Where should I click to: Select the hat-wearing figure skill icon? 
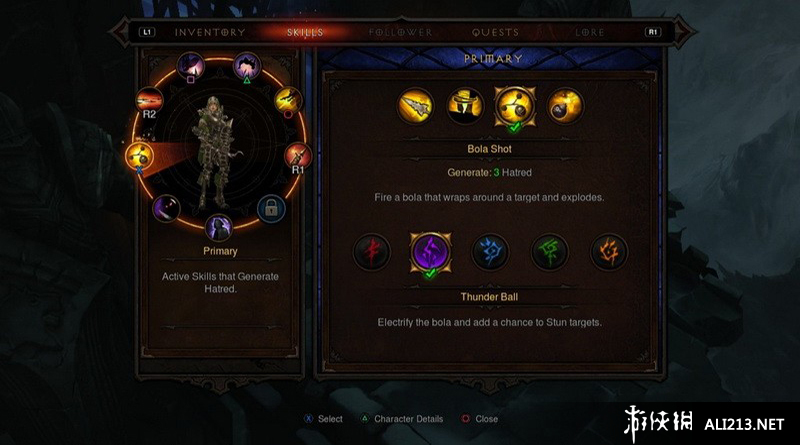(x=466, y=106)
